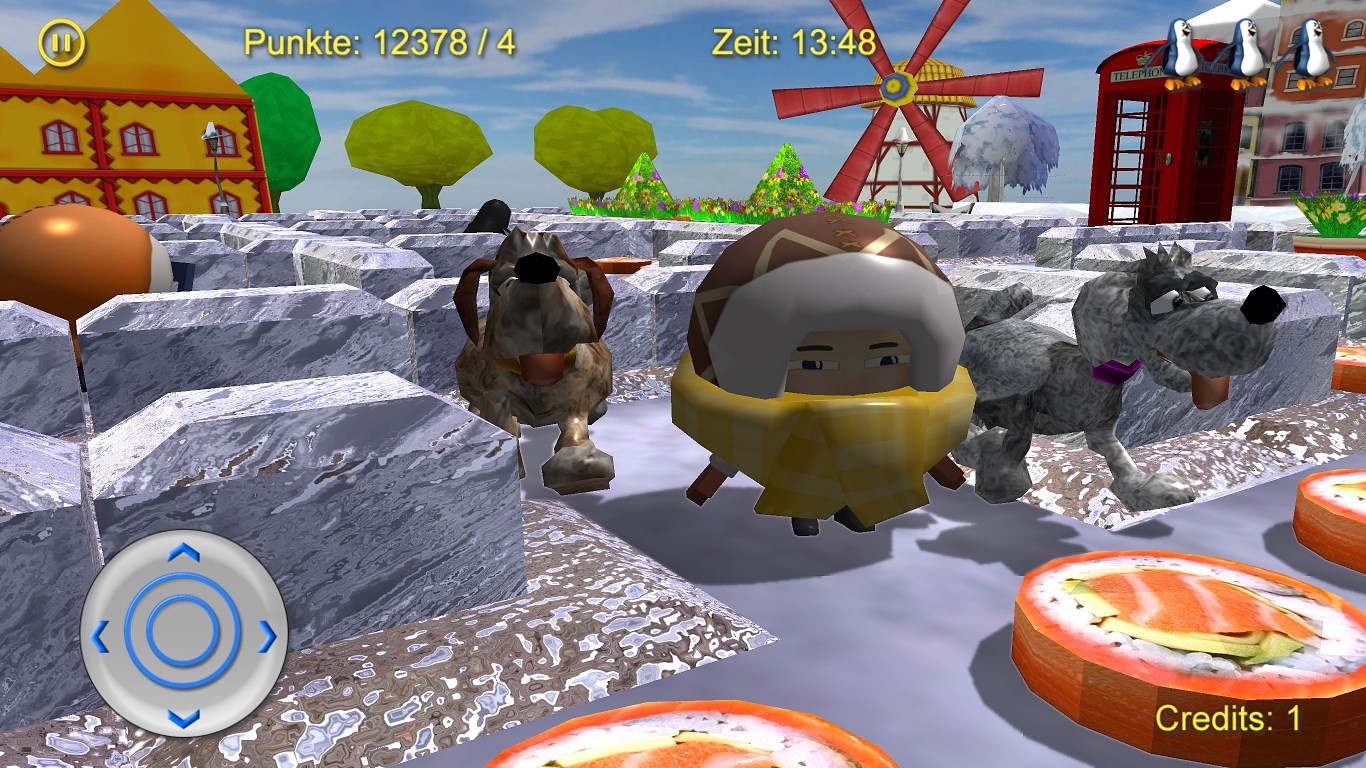Screen dimensions: 1366x768
Task: Click the center ring of the virtual joystick
Action: pyautogui.click(x=183, y=631)
